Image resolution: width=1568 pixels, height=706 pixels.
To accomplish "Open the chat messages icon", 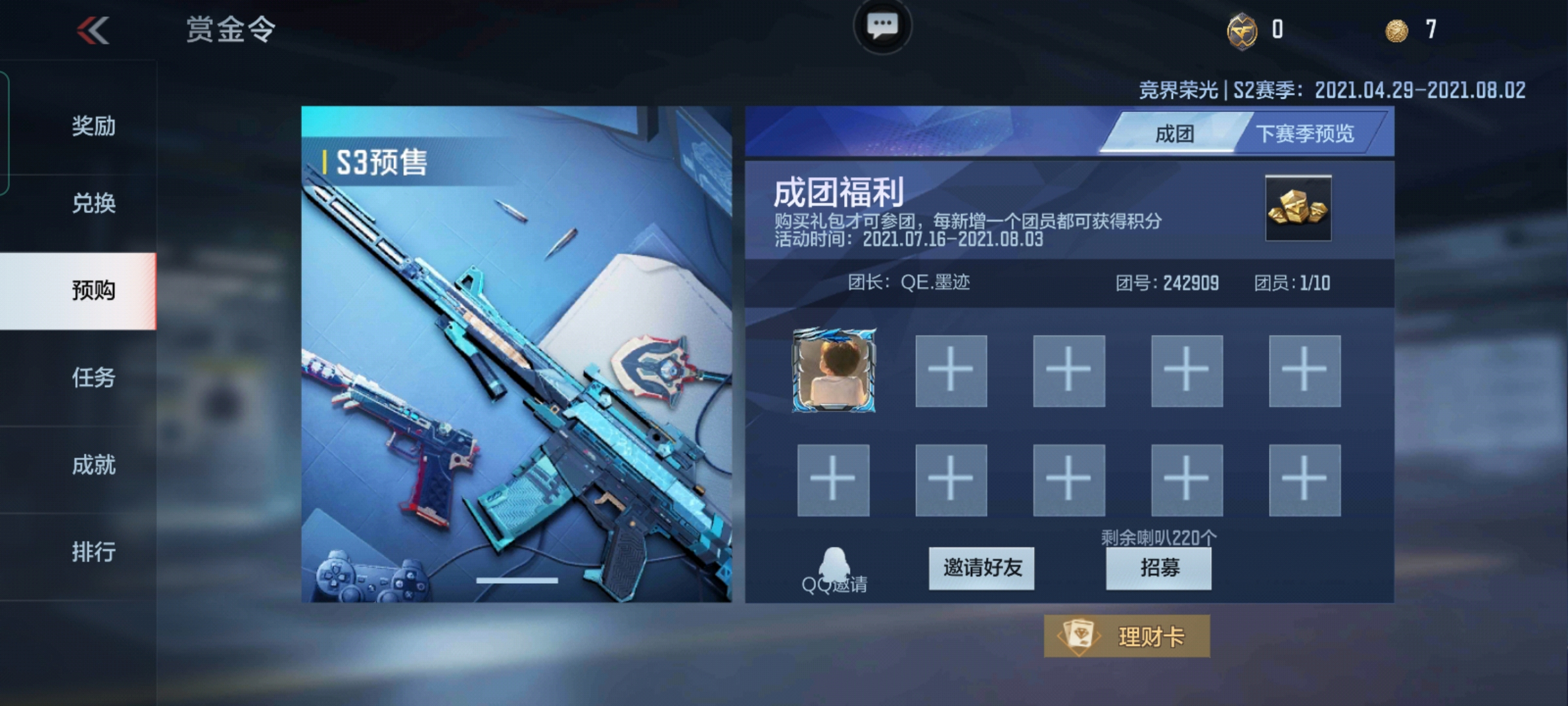I will [882, 25].
